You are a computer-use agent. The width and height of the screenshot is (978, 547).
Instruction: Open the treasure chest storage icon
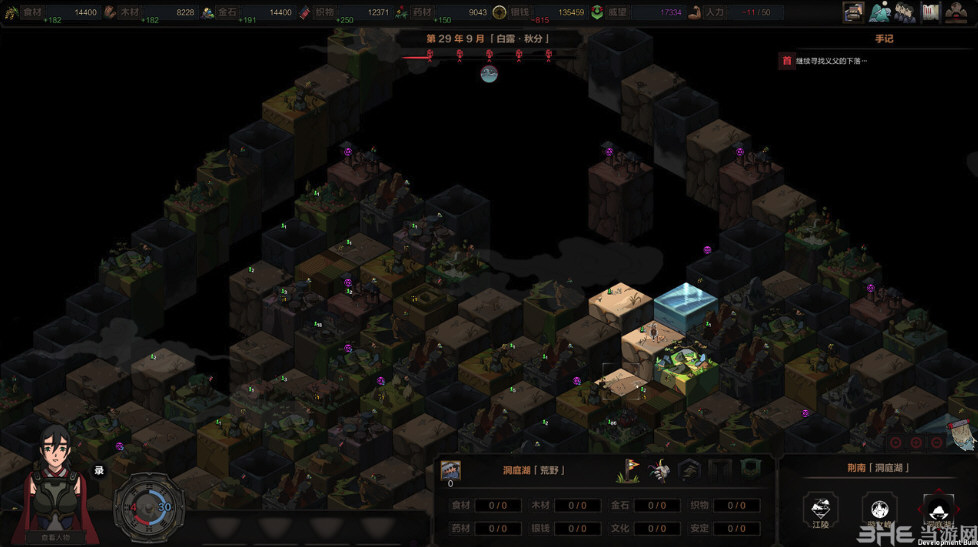click(x=853, y=12)
